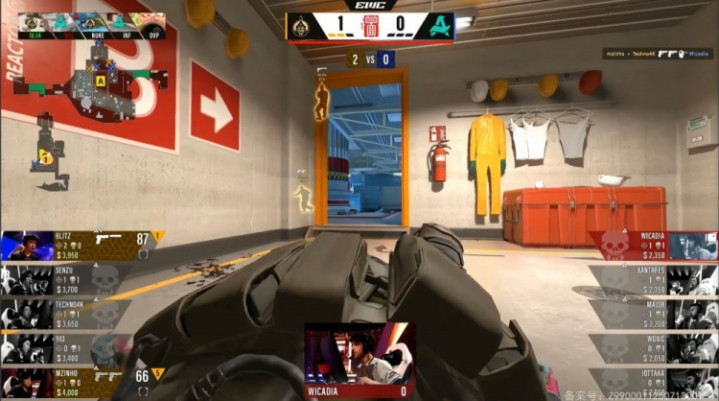The width and height of the screenshot is (719, 401).
Task: Spectate Mzinho from the roster
Action: point(65,382)
